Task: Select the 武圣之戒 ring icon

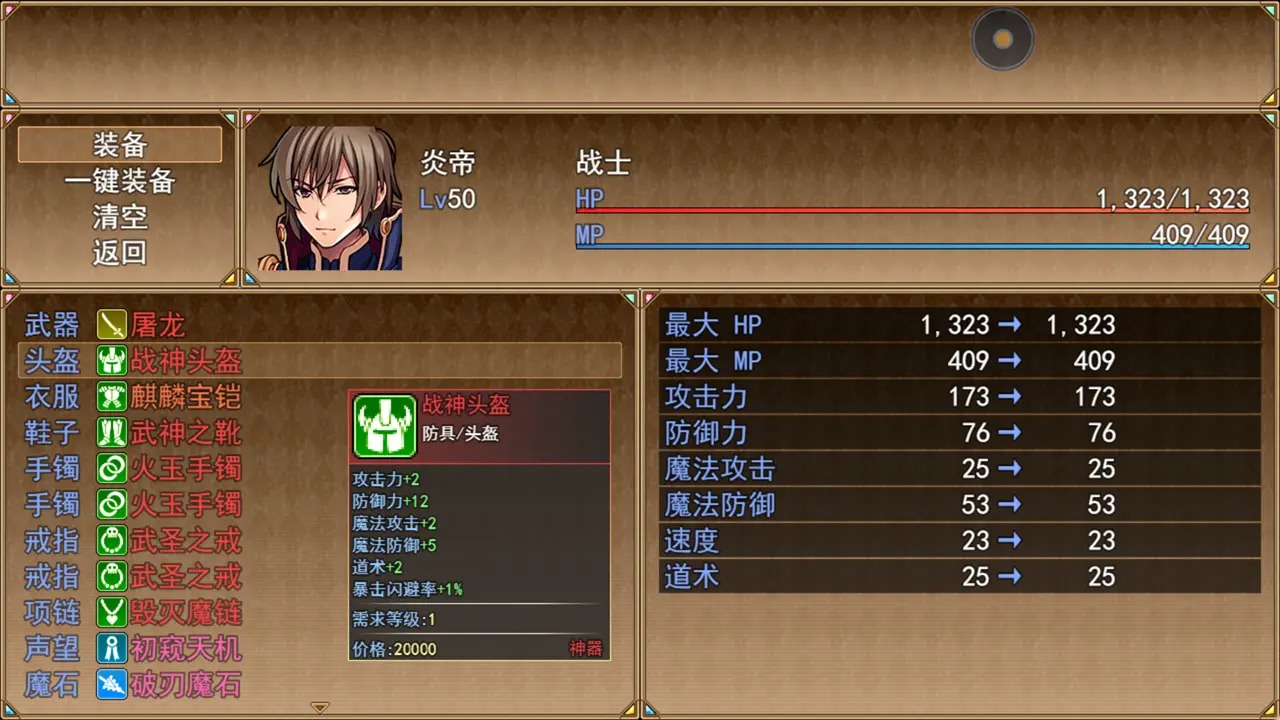Action: [x=110, y=541]
